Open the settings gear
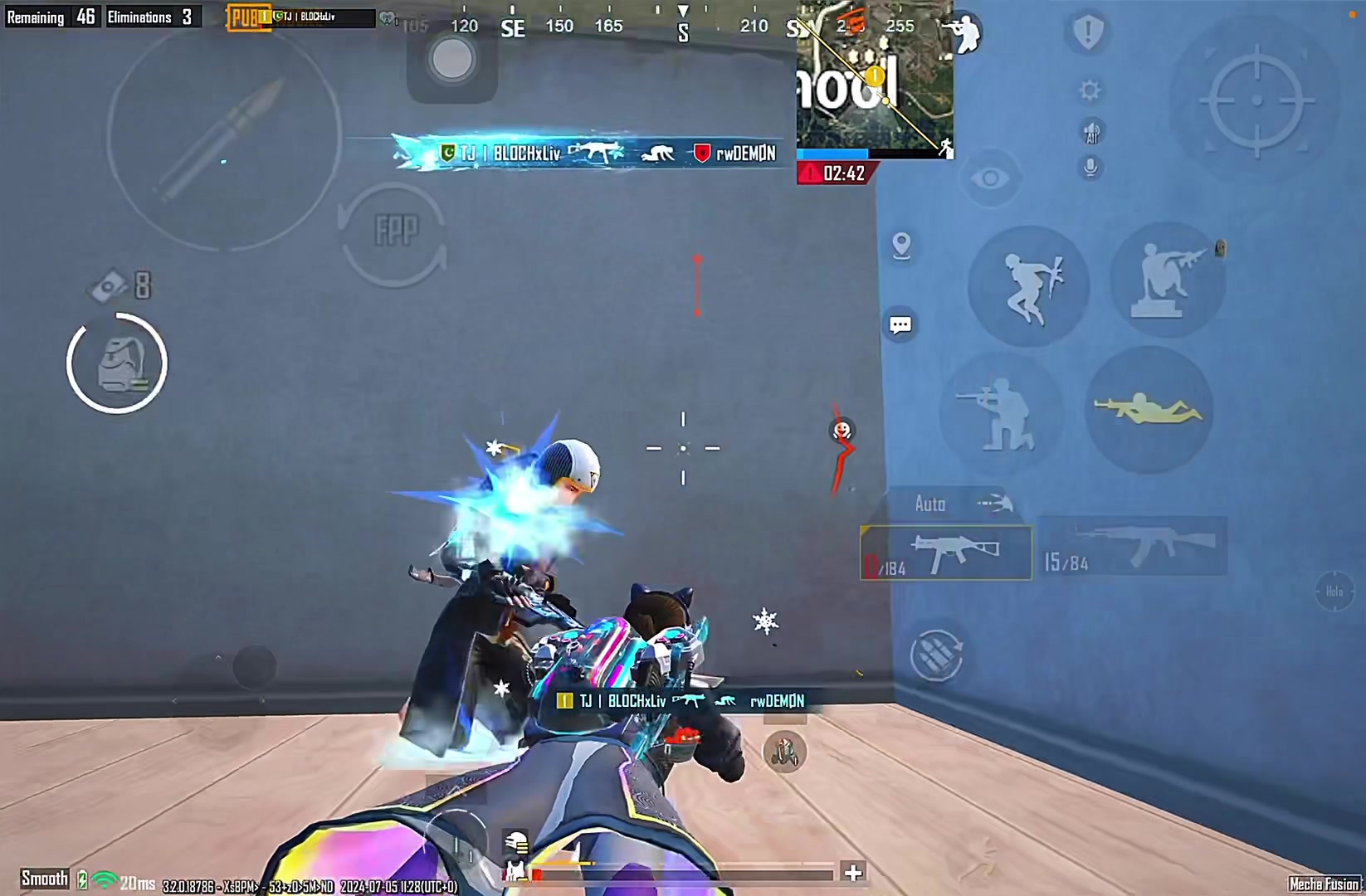The image size is (1366, 896). pyautogui.click(x=1090, y=90)
